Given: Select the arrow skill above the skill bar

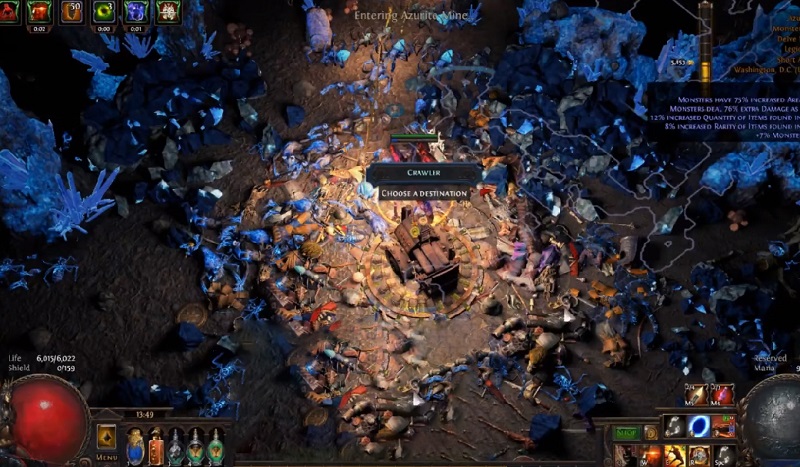Looking at the screenshot, I should click(x=697, y=395).
